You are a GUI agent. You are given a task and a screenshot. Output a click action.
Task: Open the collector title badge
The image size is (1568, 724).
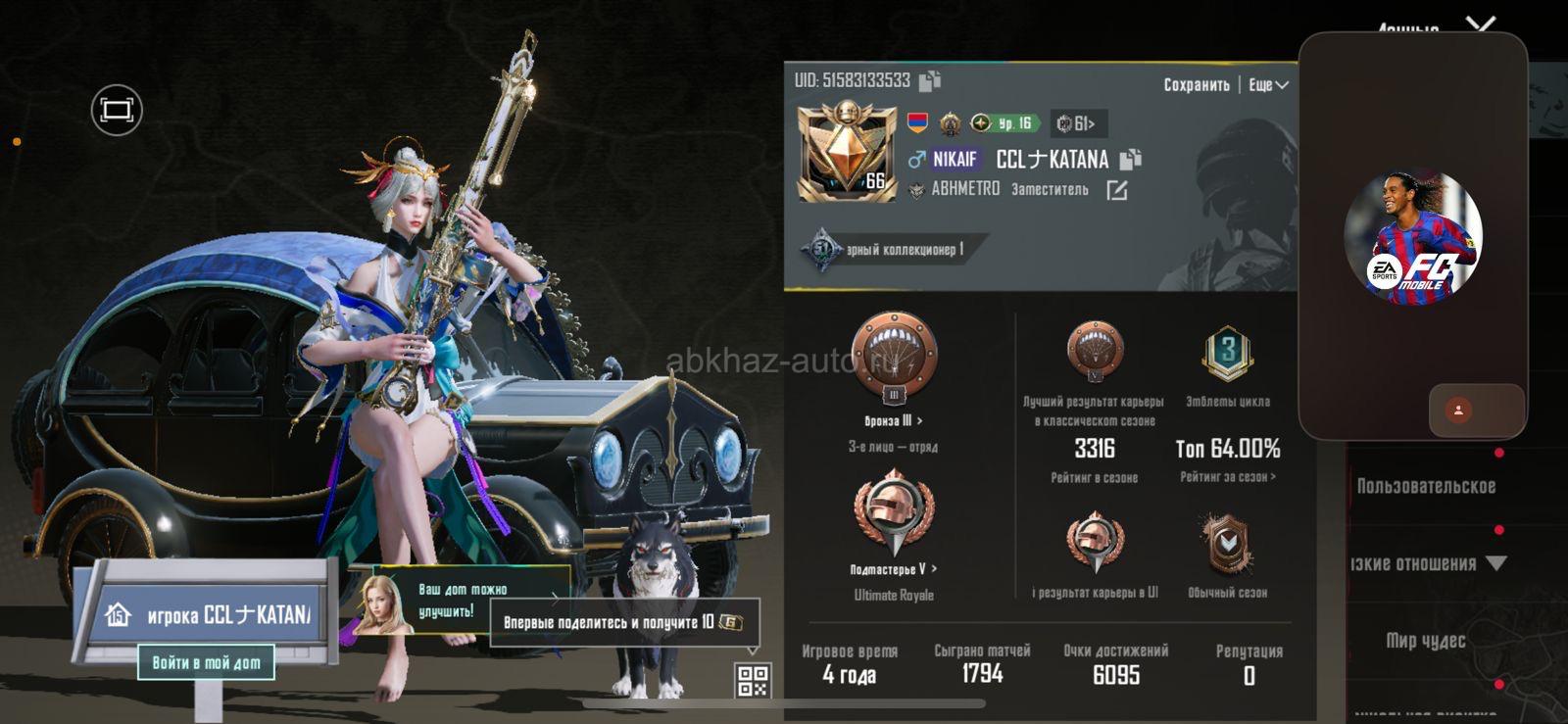point(892,250)
